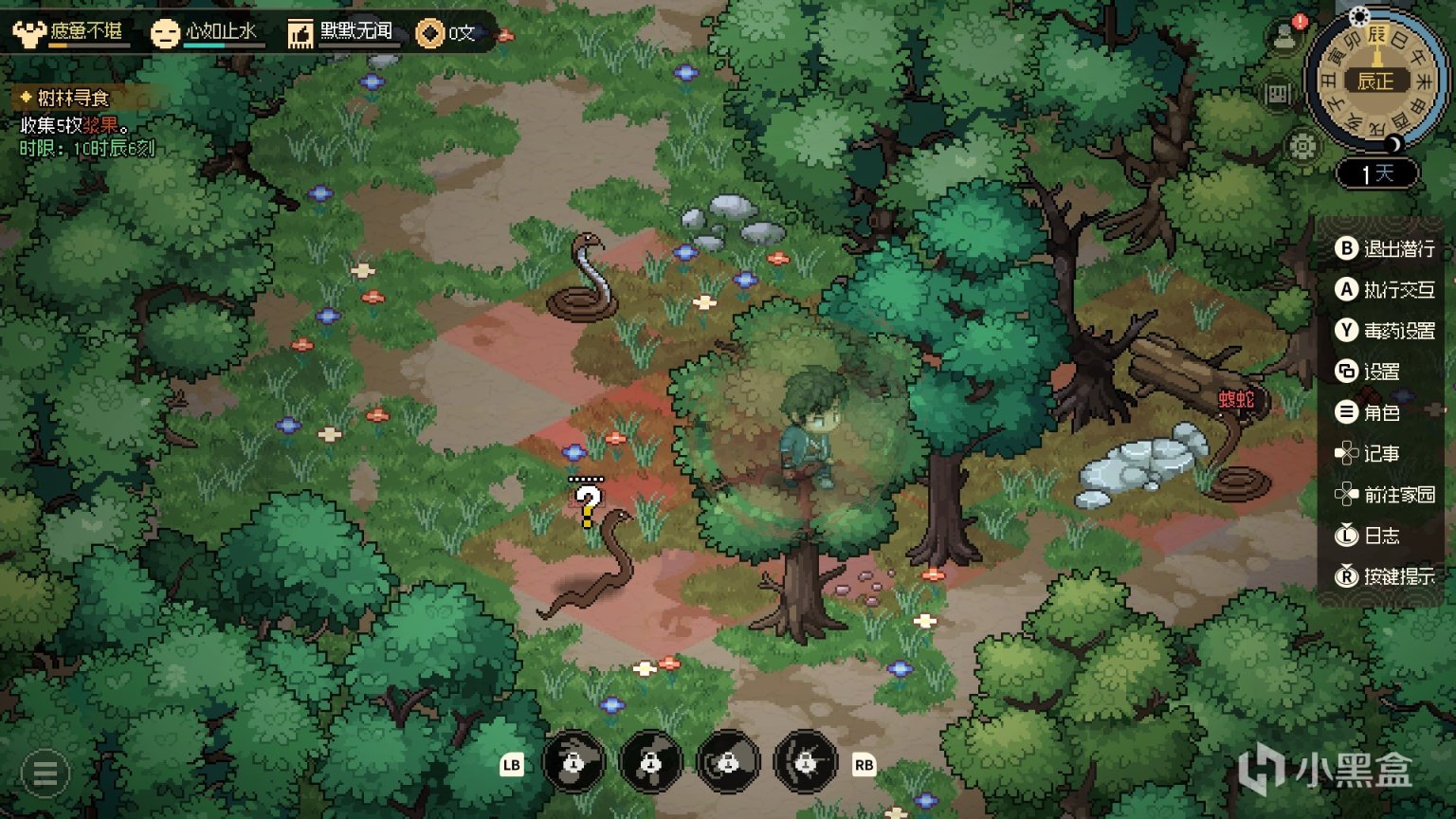Screen dimensions: 1456x819
Task: Open 毒药设置 poison settings
Action: tap(1385, 331)
